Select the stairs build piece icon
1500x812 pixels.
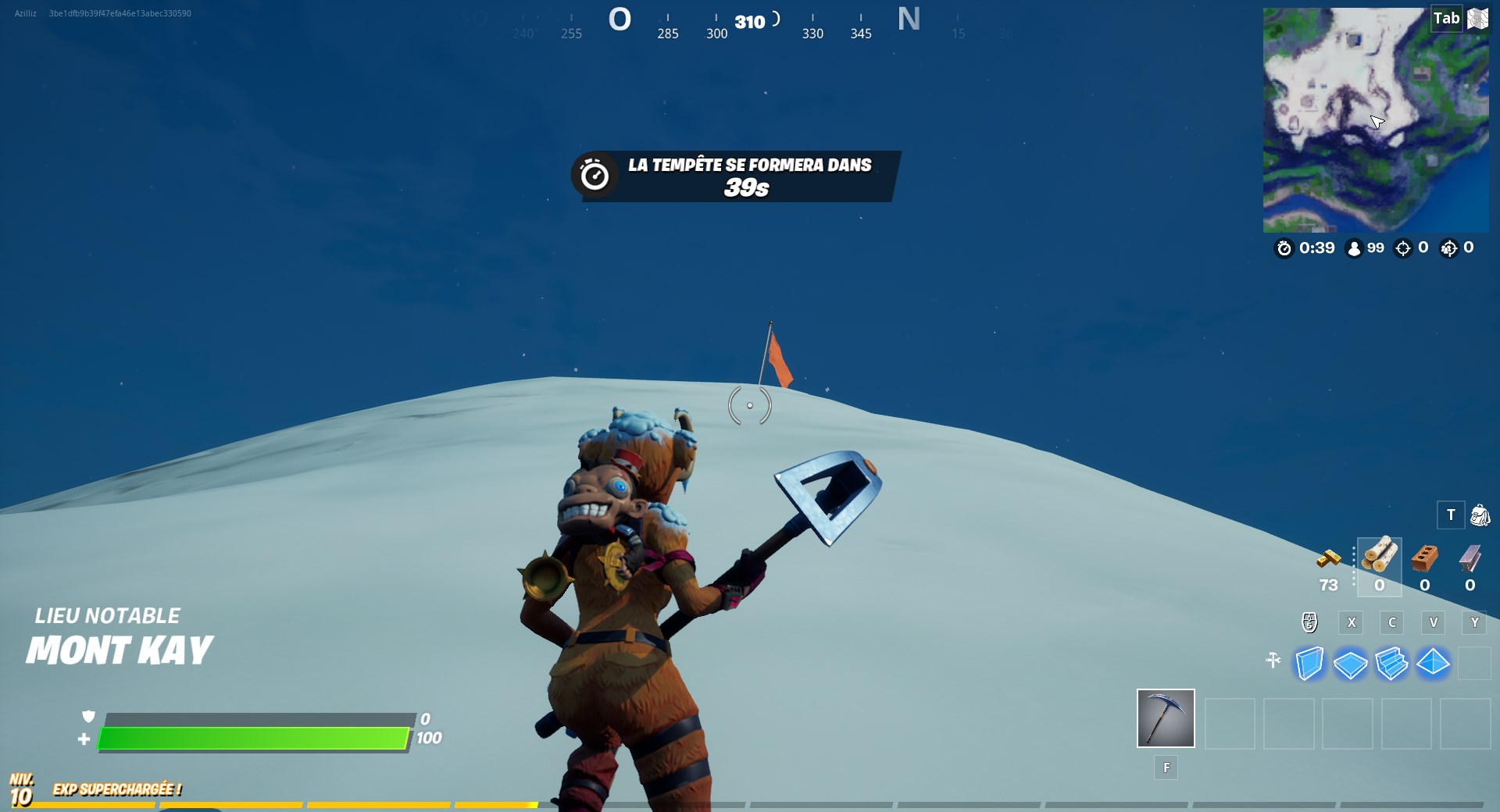click(x=1392, y=662)
